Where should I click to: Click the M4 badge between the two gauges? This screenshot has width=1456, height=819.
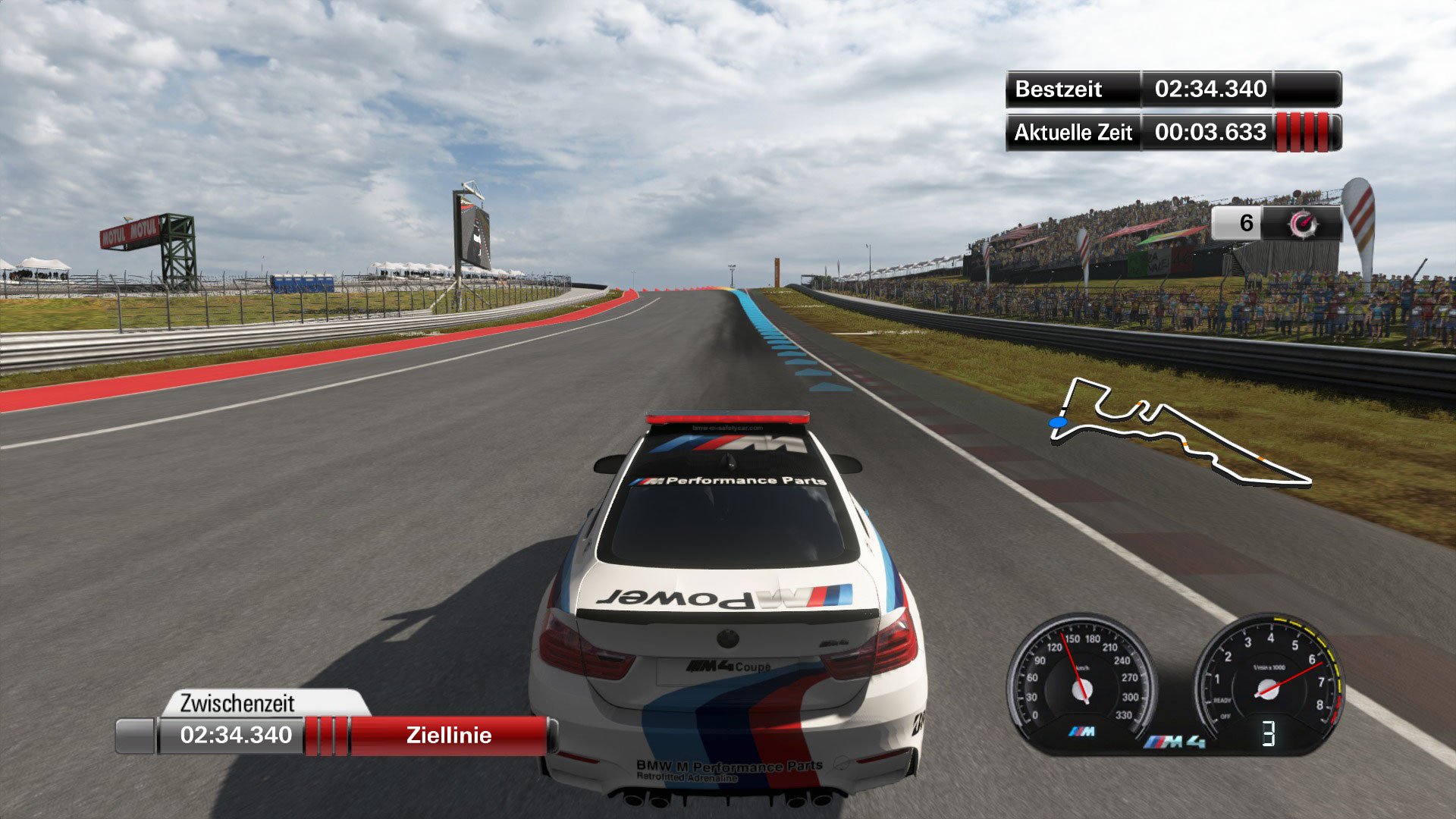point(1177,742)
